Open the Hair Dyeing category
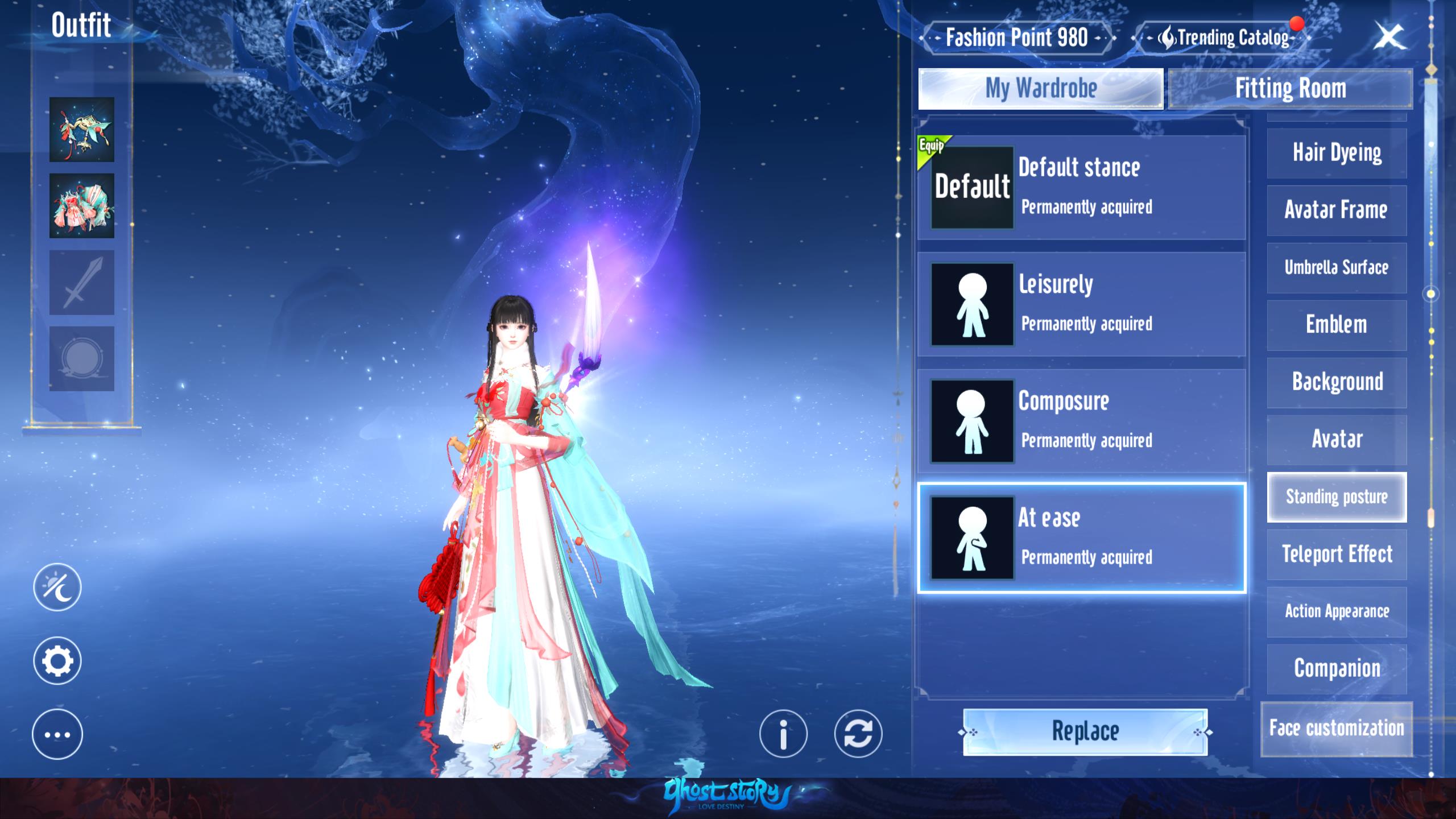 (1337, 153)
